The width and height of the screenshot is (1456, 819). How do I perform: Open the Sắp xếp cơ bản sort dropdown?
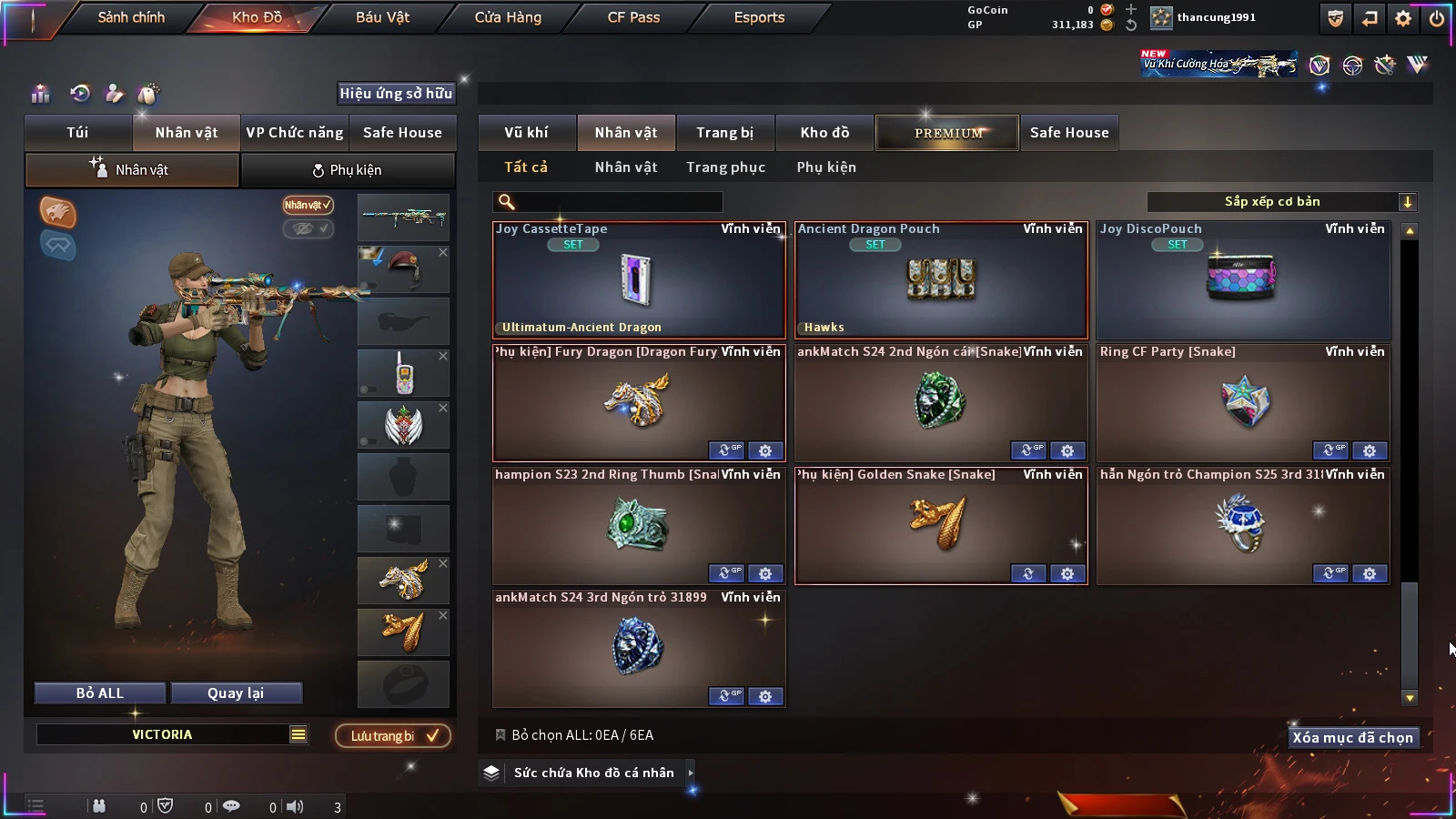[x=1280, y=202]
